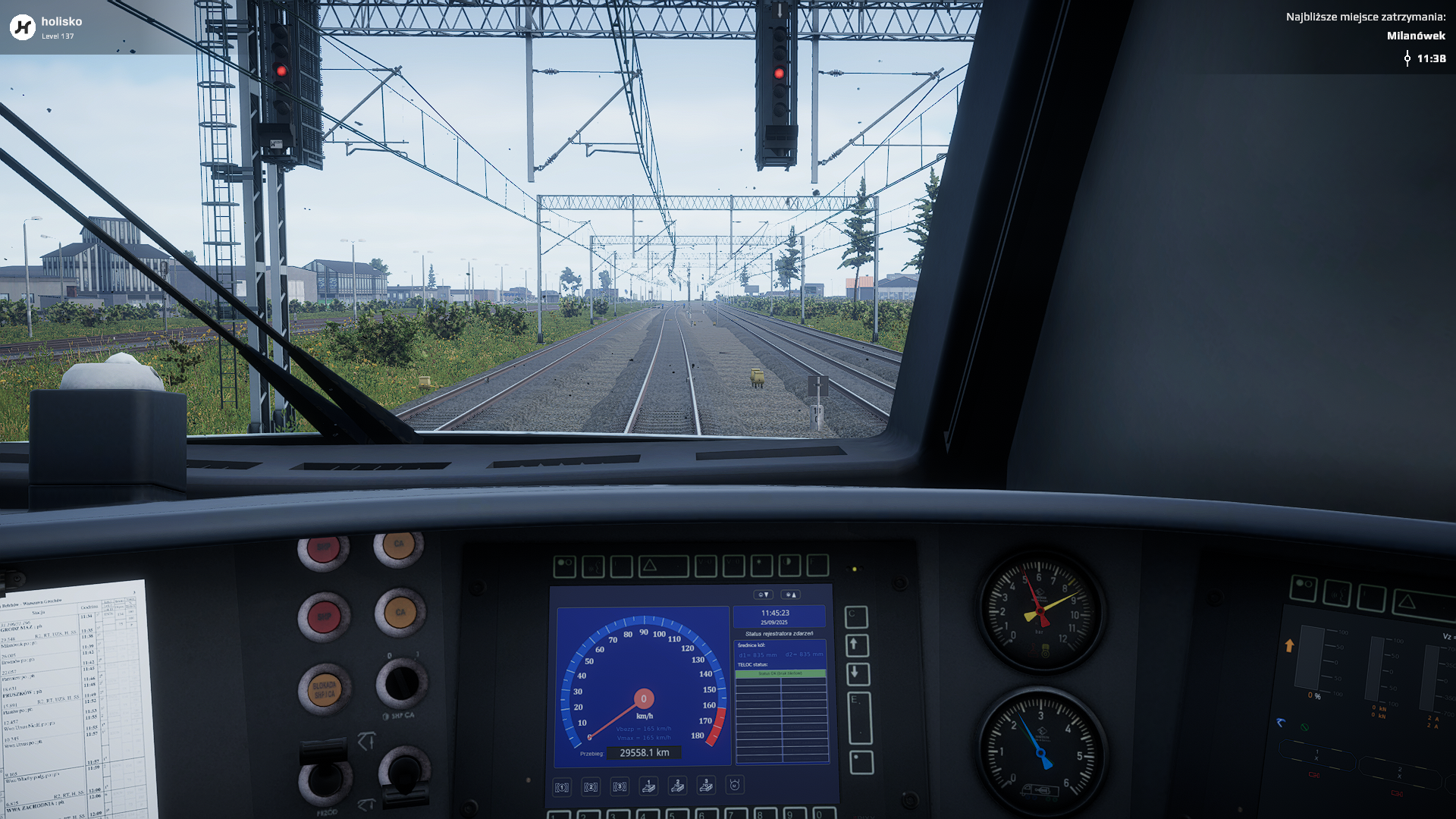Turn the SHP CA rotary switch
Screen dimensions: 1456x819
coord(401,682)
